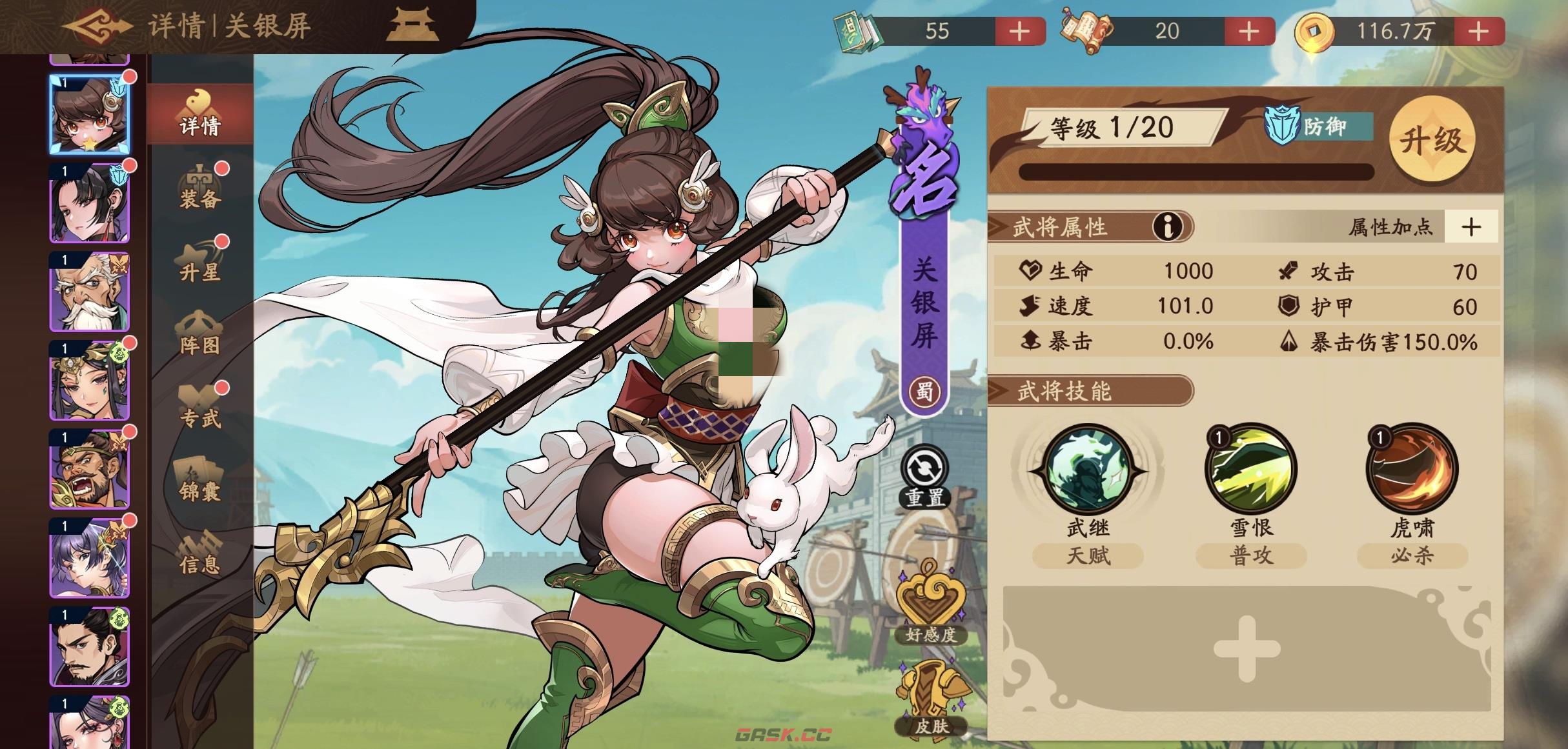Open the 锦囊 tab in sidebar
Viewport: 1568px width, 749px height.
[201, 490]
